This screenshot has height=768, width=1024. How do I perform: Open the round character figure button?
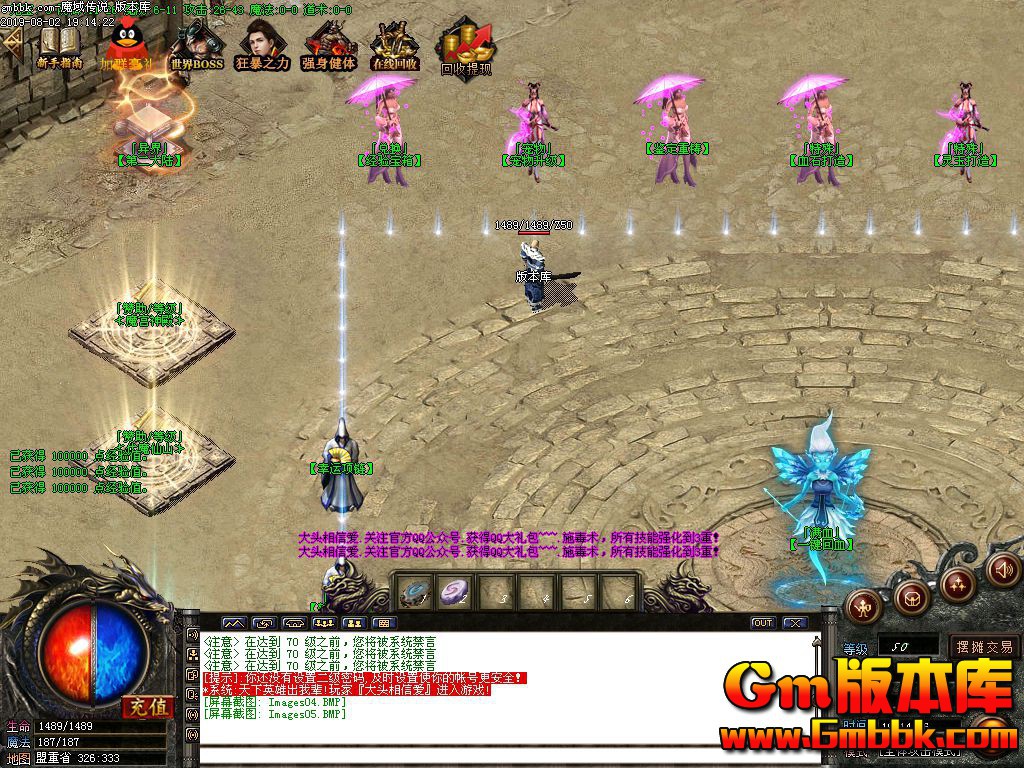(x=864, y=604)
